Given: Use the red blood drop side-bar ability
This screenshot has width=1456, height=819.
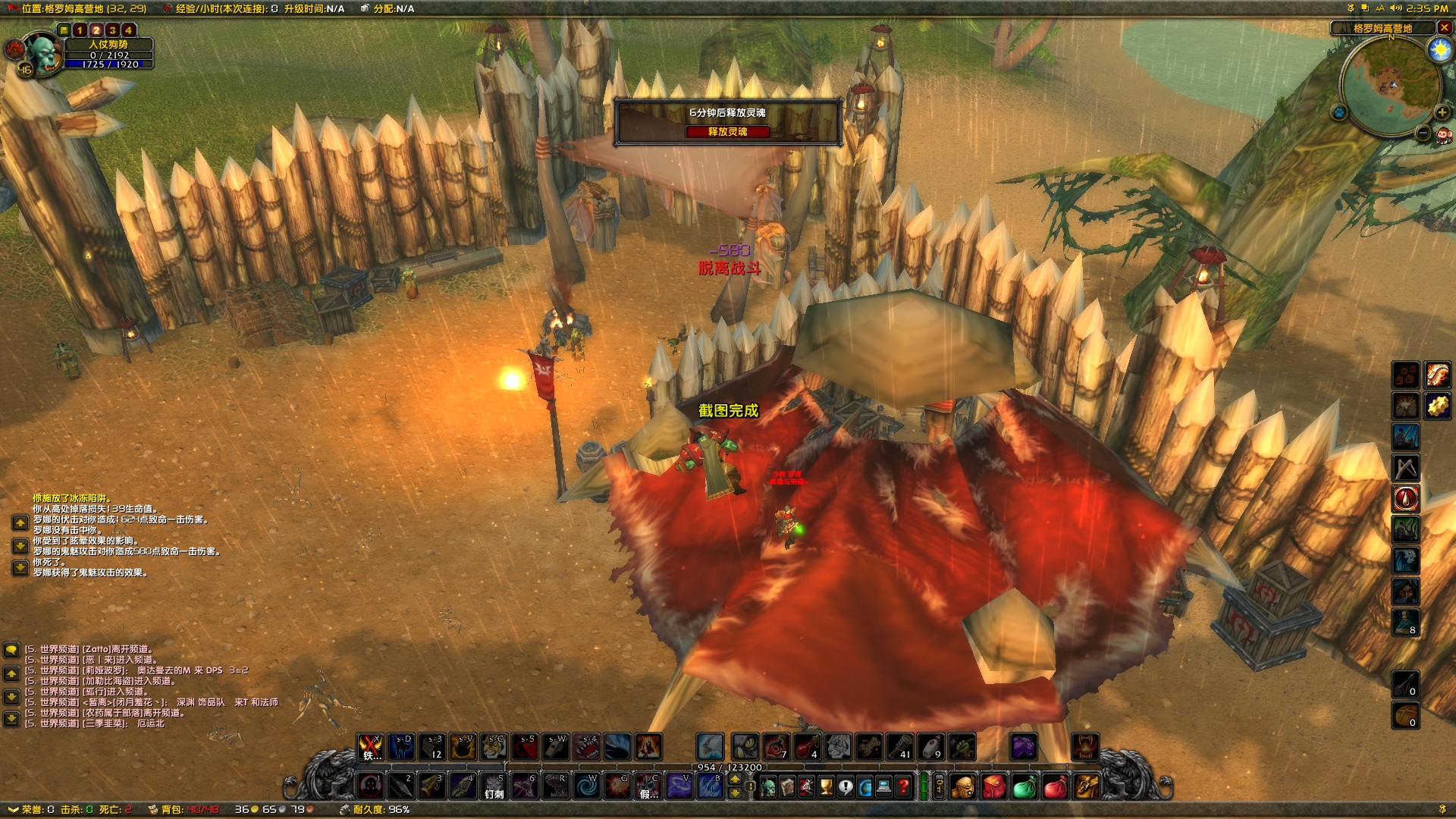Looking at the screenshot, I should tap(1405, 498).
